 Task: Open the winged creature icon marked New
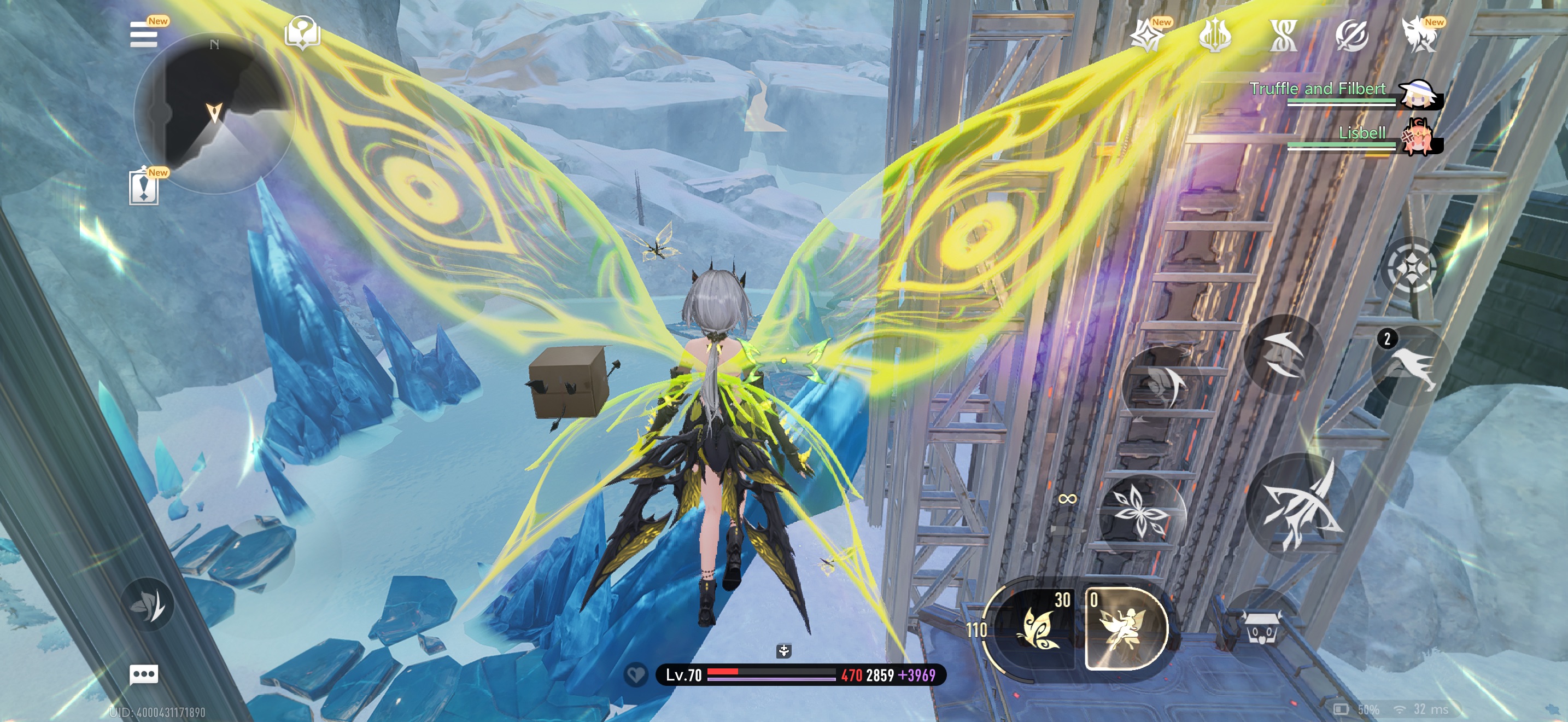pyautogui.click(x=1419, y=36)
